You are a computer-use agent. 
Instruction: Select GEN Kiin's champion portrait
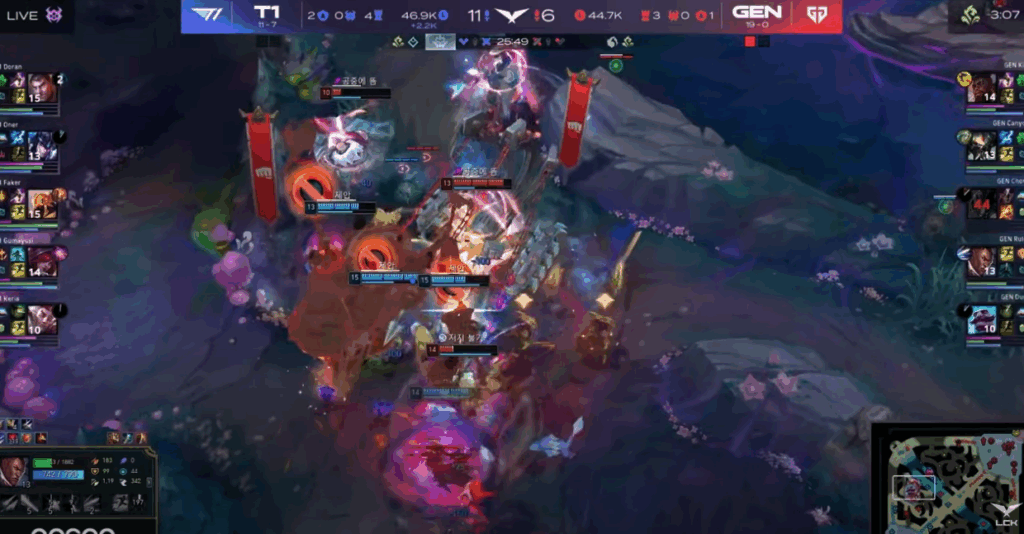pyautogui.click(x=984, y=88)
